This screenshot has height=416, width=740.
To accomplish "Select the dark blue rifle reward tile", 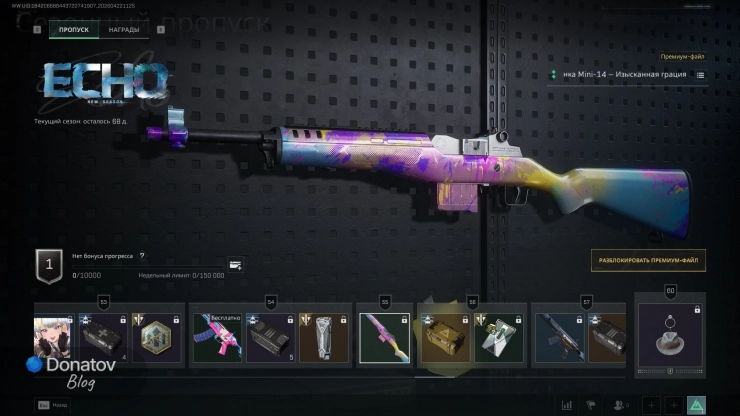I will 559,338.
